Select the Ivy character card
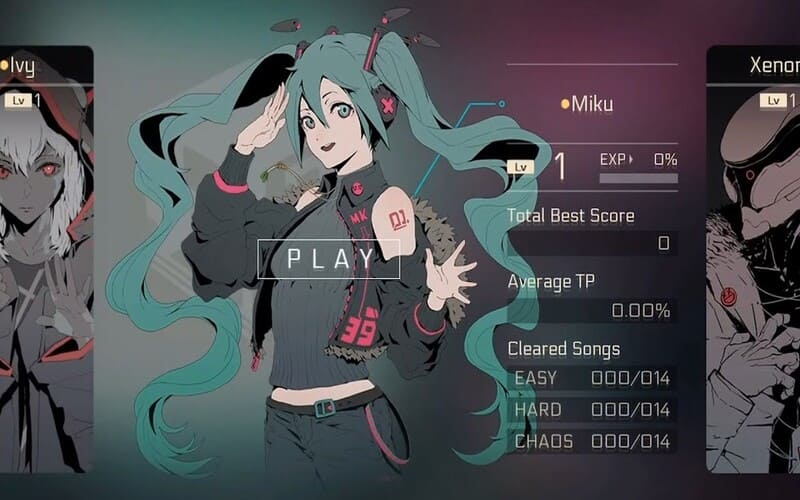Viewport: 800px width, 500px height. [x=47, y=260]
